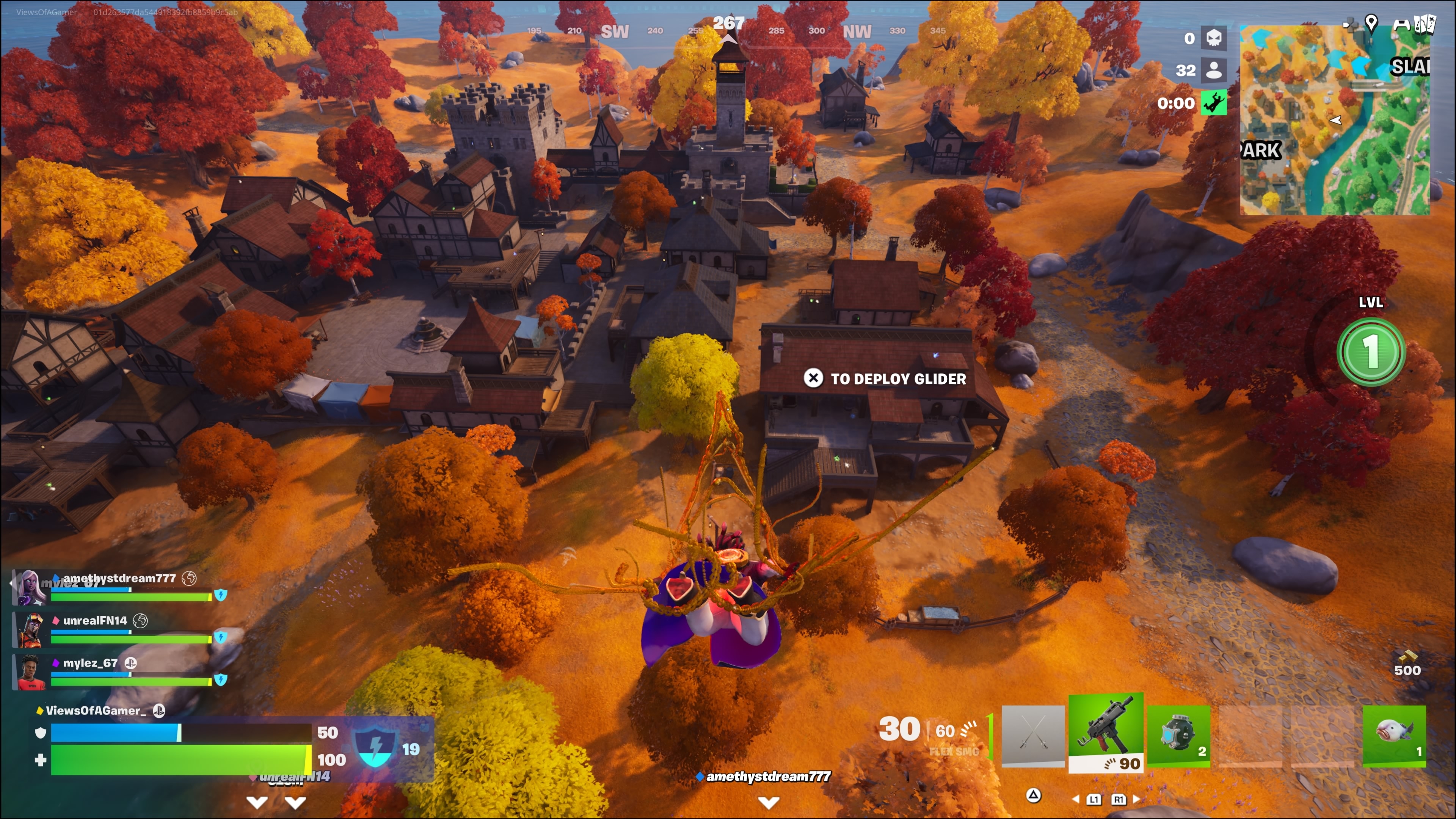
Task: Click the skull eliminations icon
Action: point(1213,38)
